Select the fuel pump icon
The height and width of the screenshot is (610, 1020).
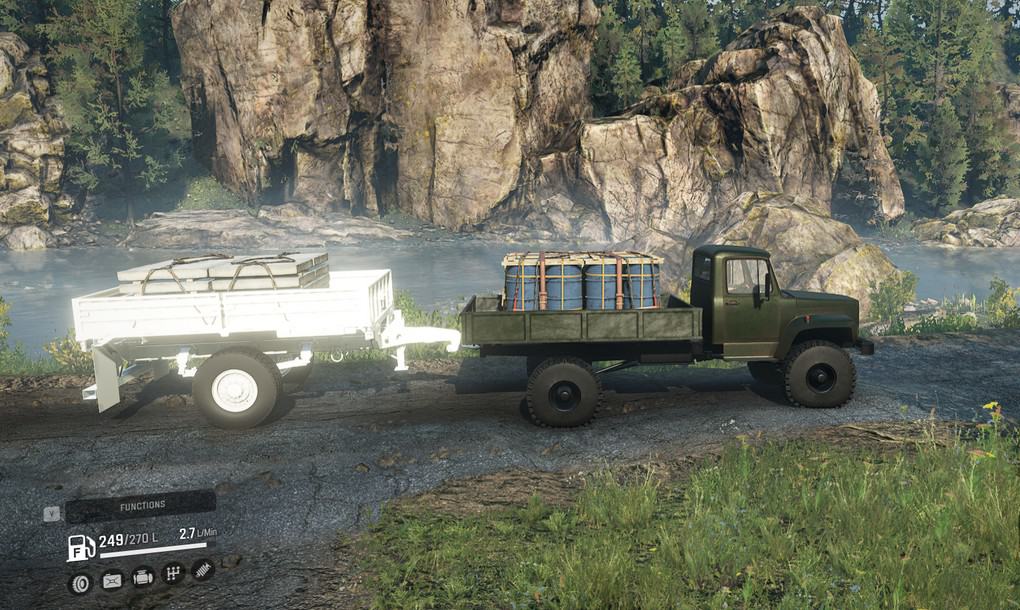80,547
